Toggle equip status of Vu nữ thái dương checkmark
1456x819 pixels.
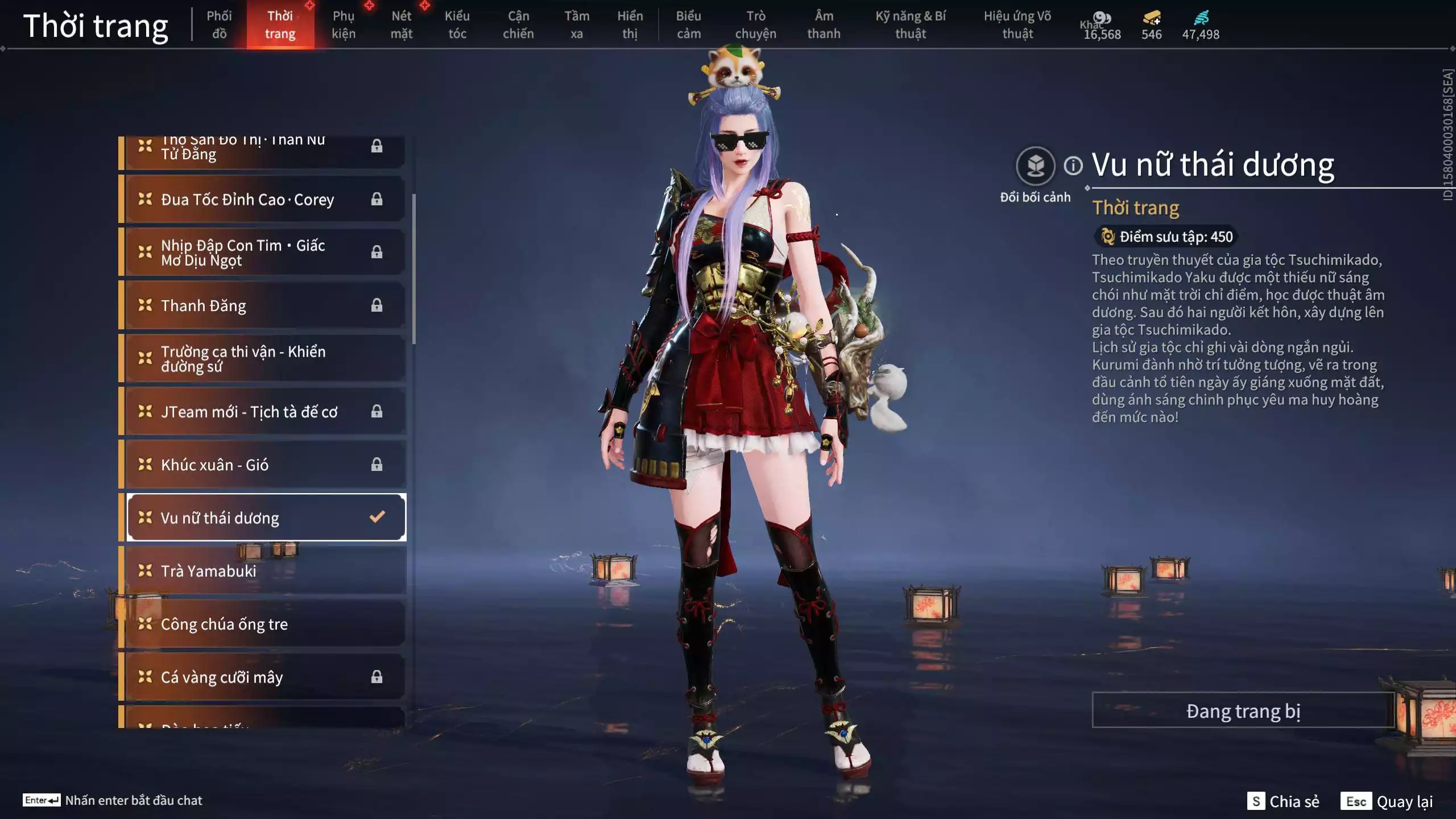(375, 517)
